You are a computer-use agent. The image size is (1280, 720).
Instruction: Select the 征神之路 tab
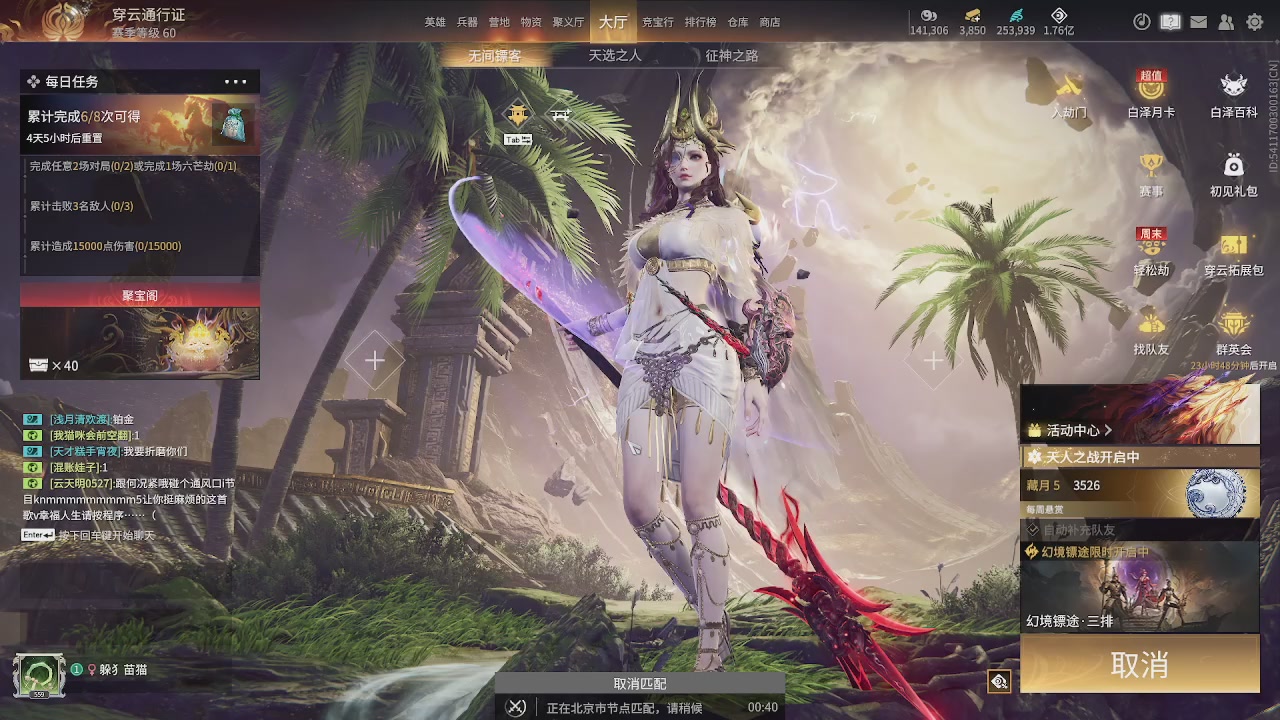[x=732, y=56]
